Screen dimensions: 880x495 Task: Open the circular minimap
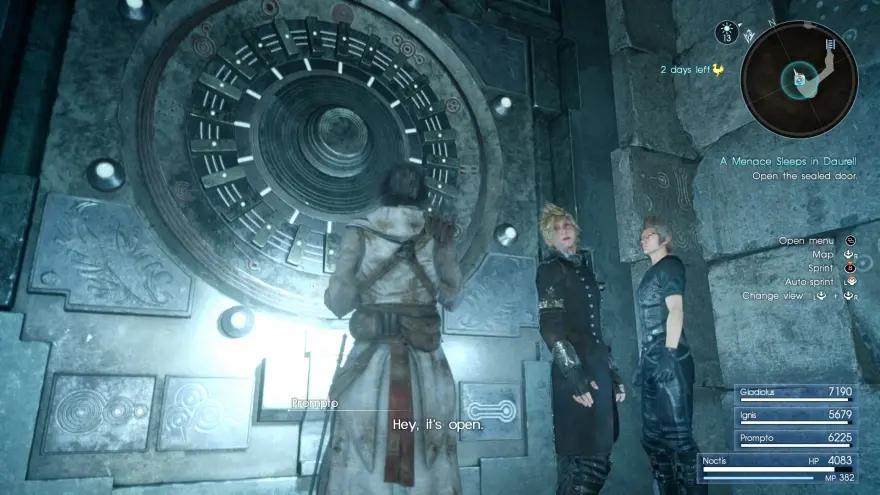tap(800, 79)
